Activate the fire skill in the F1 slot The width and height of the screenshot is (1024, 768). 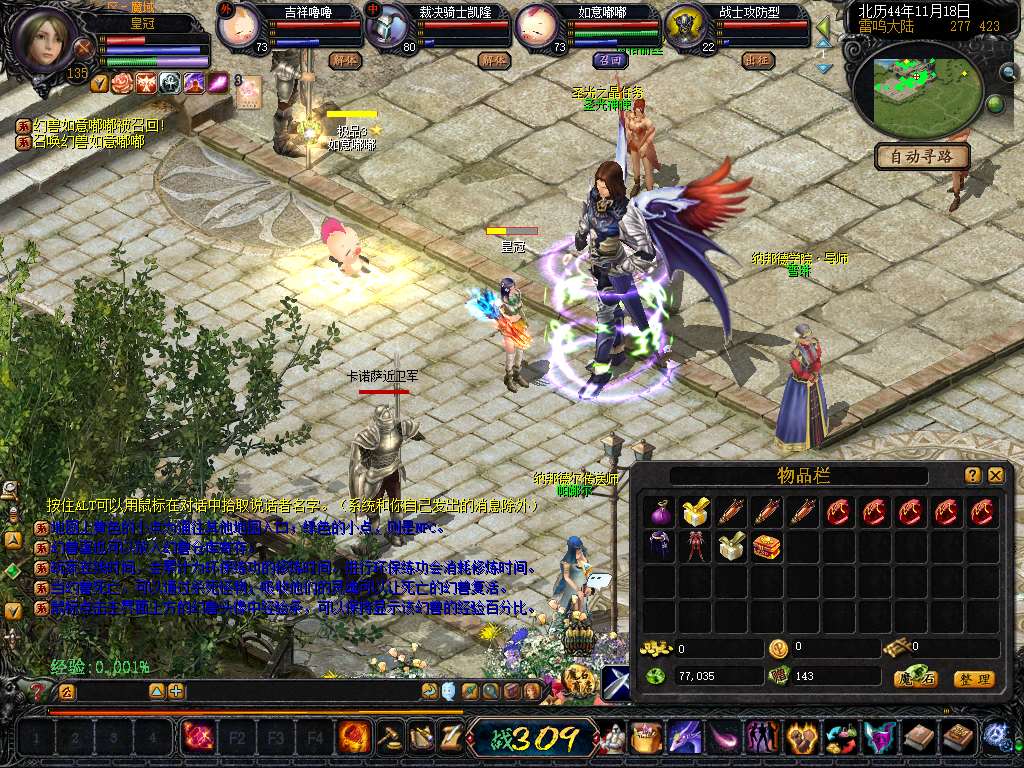(197, 738)
